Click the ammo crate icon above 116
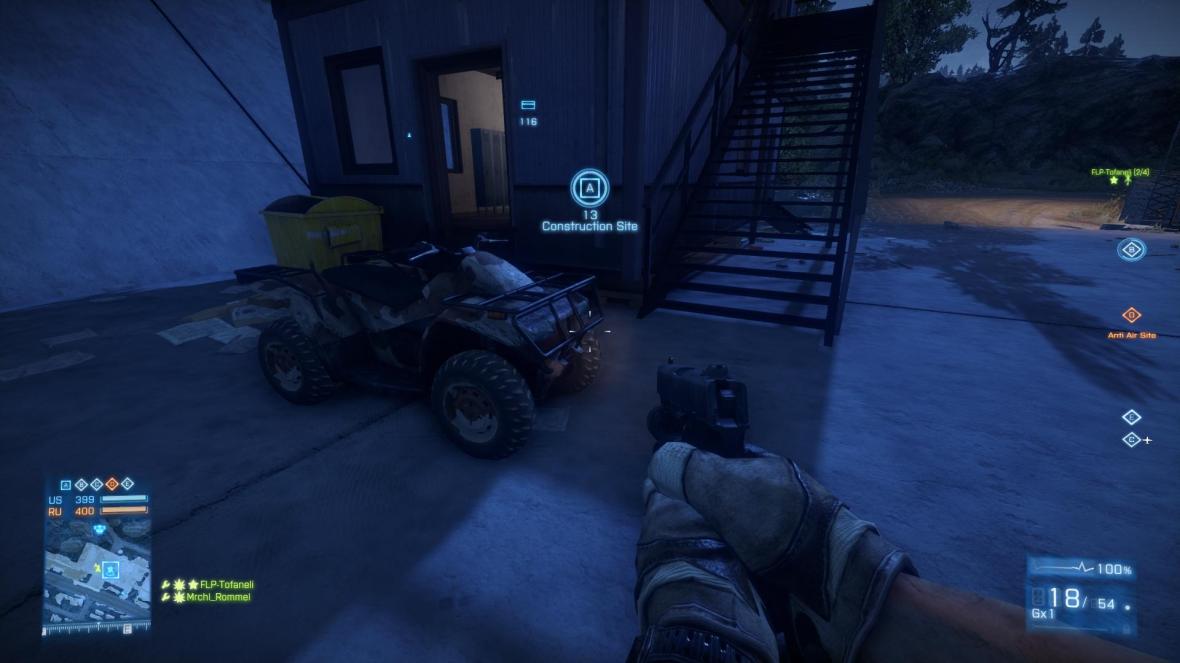Viewport: 1180px width, 663px height. pos(528,105)
